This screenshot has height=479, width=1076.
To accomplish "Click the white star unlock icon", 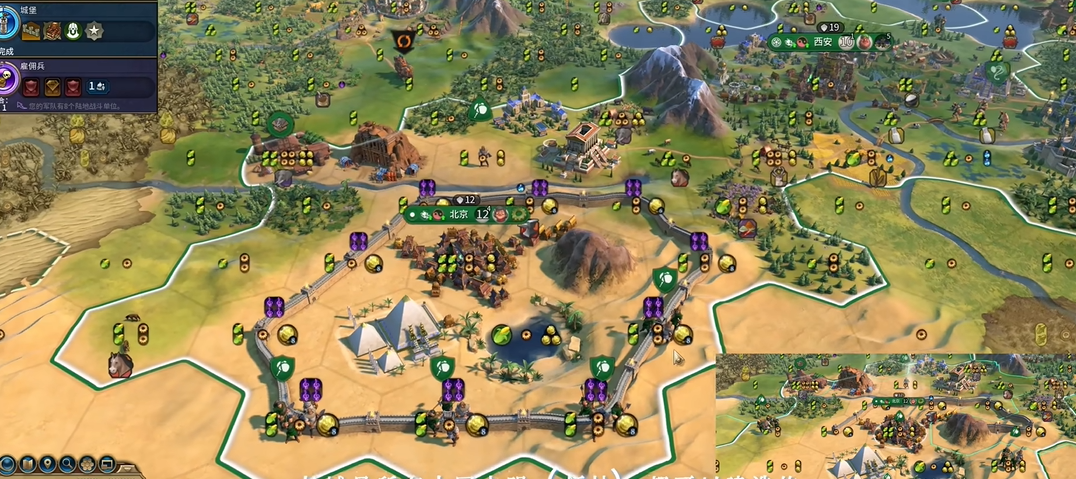I will point(94,32).
